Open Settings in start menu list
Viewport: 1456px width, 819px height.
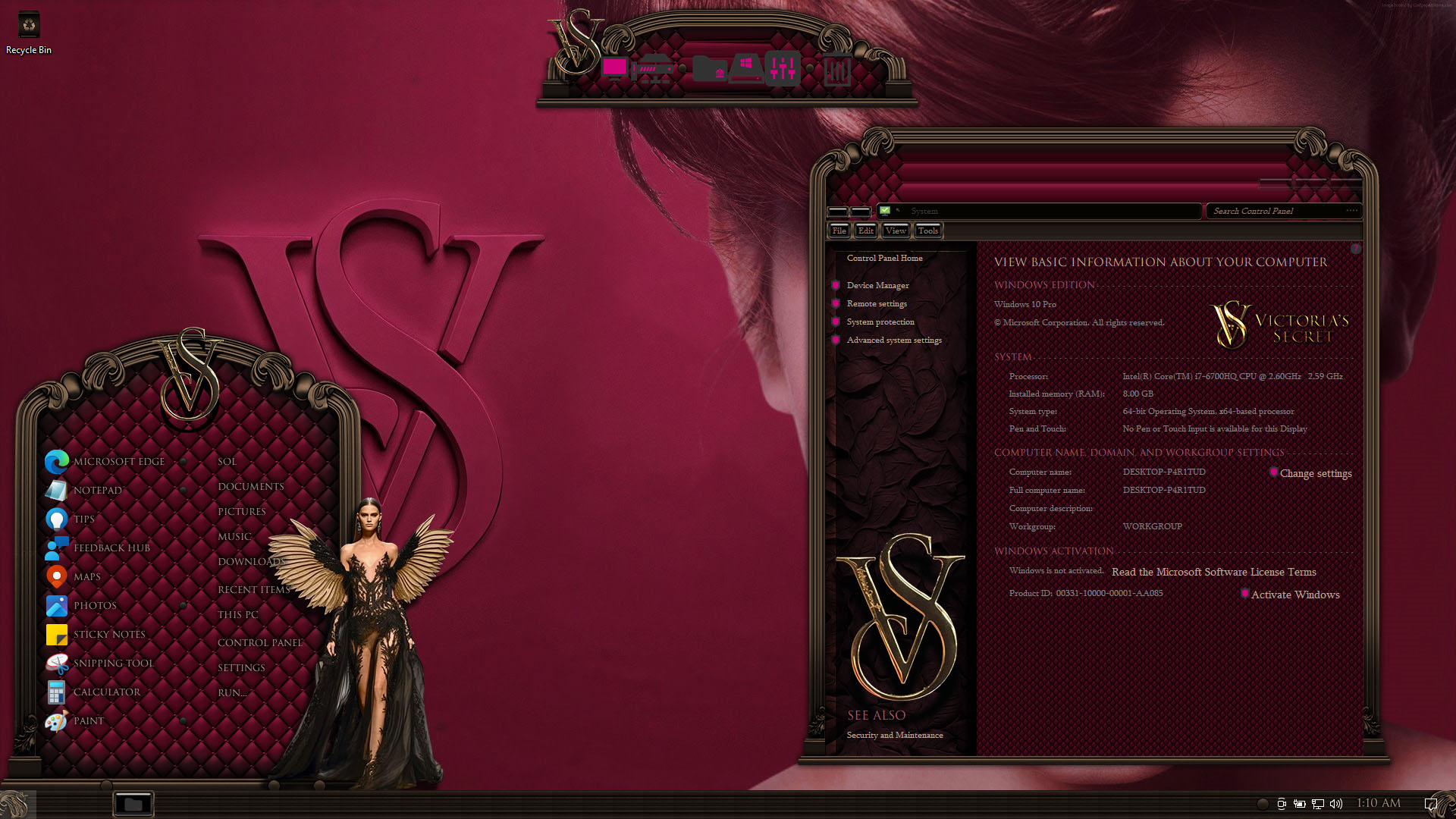241,667
